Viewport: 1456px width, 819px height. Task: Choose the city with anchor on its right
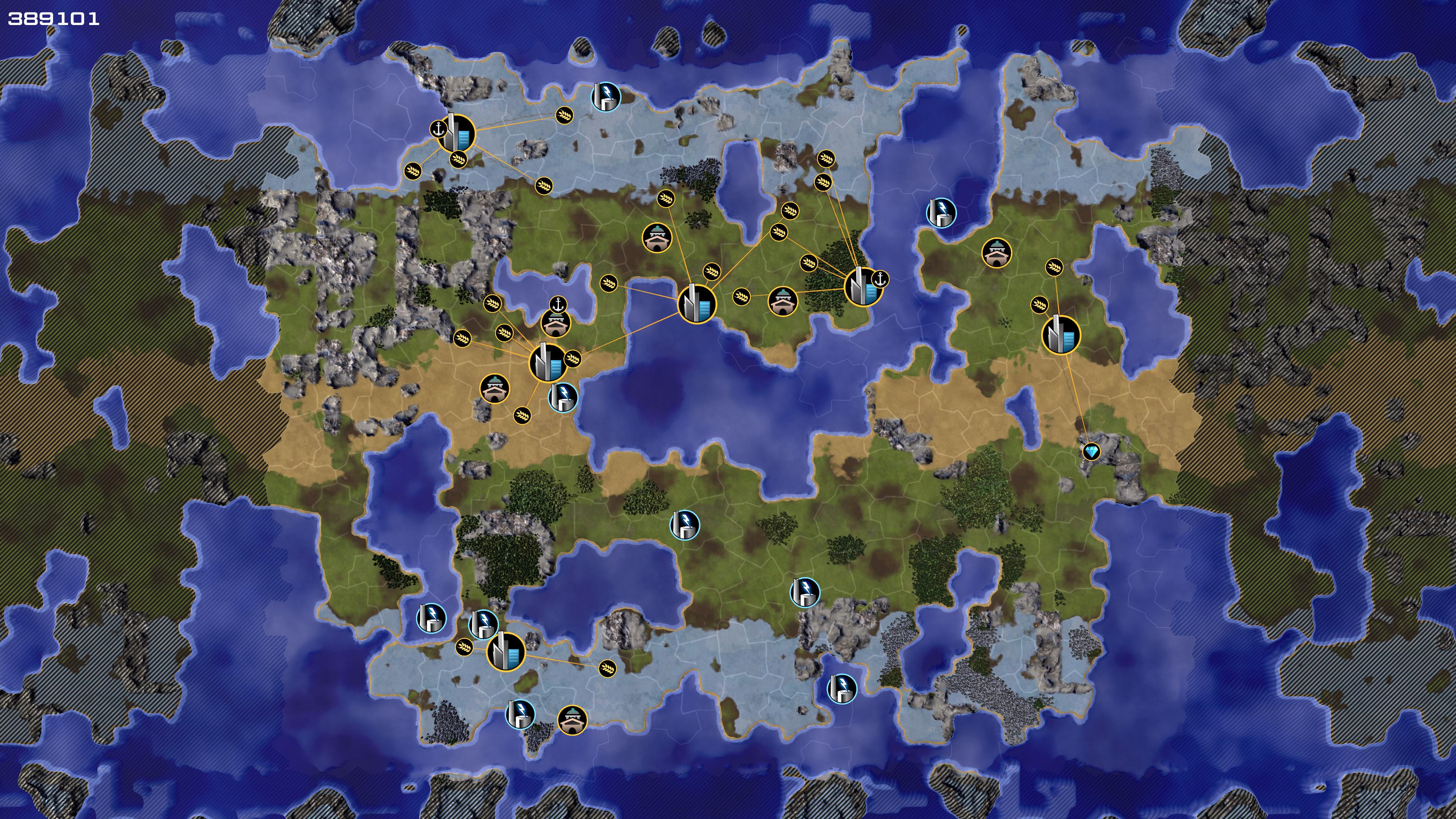pyautogui.click(x=863, y=287)
